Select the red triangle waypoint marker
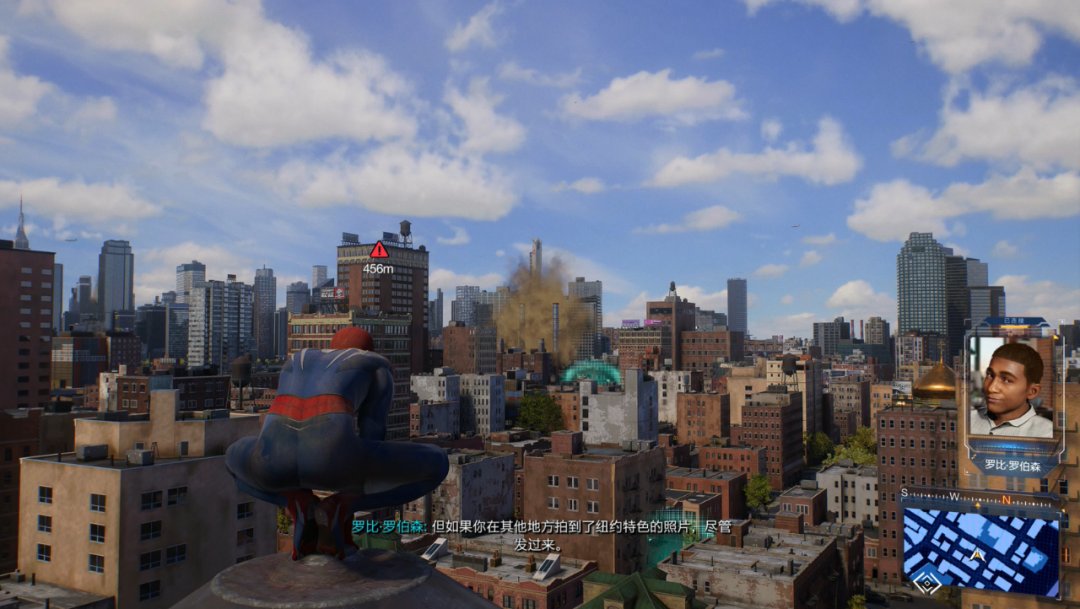This screenshot has width=1080, height=609. (378, 250)
